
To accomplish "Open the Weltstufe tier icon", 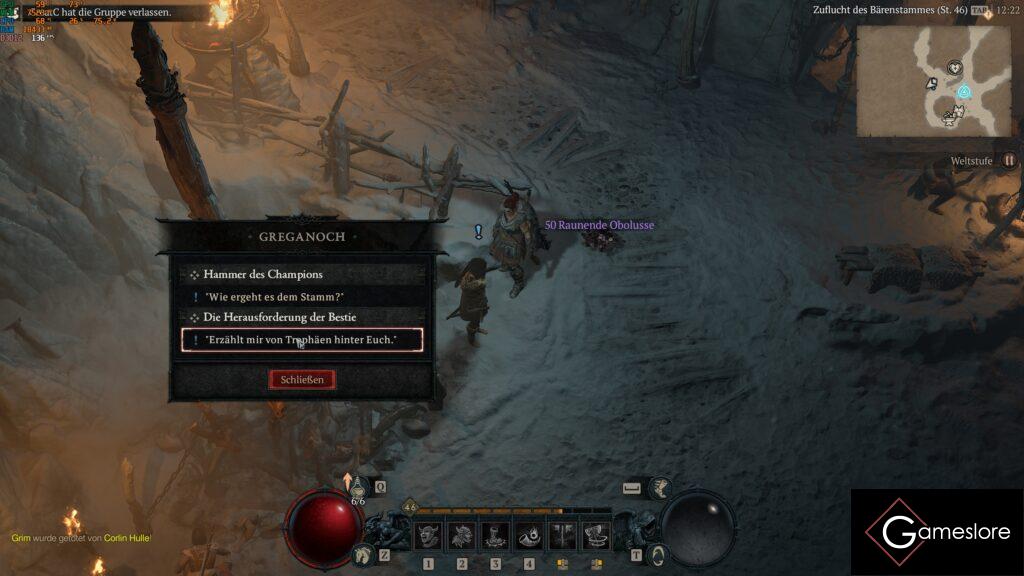I will 1009,160.
